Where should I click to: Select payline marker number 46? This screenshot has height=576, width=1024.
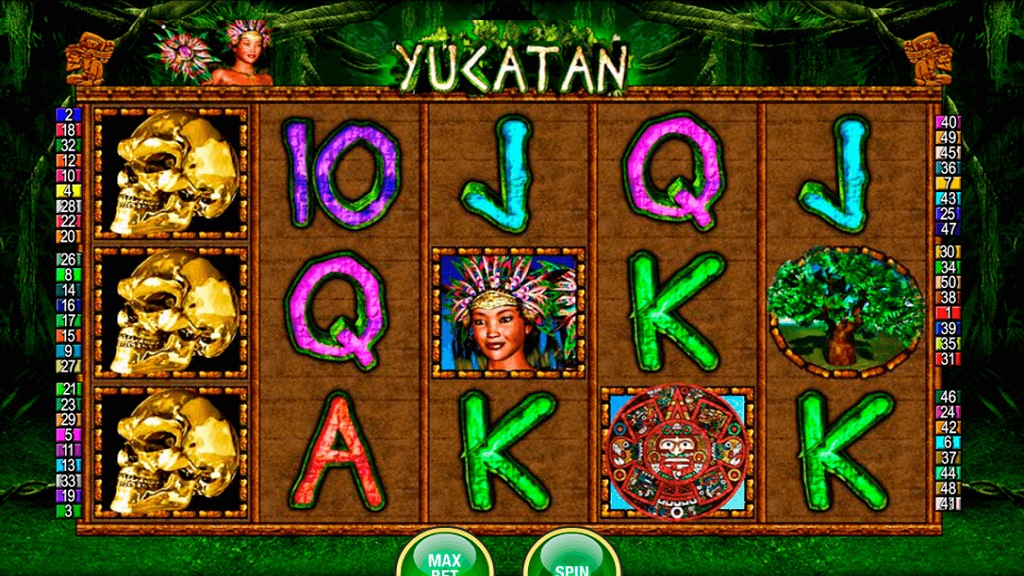click(947, 397)
